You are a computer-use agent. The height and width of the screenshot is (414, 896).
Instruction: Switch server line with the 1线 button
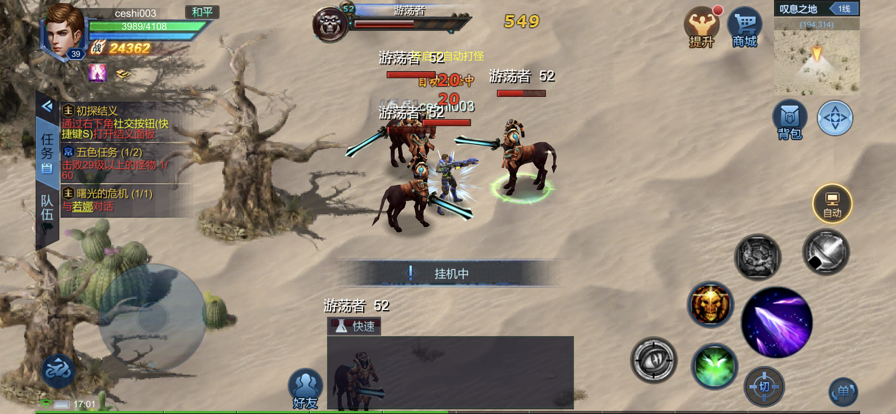tap(844, 9)
